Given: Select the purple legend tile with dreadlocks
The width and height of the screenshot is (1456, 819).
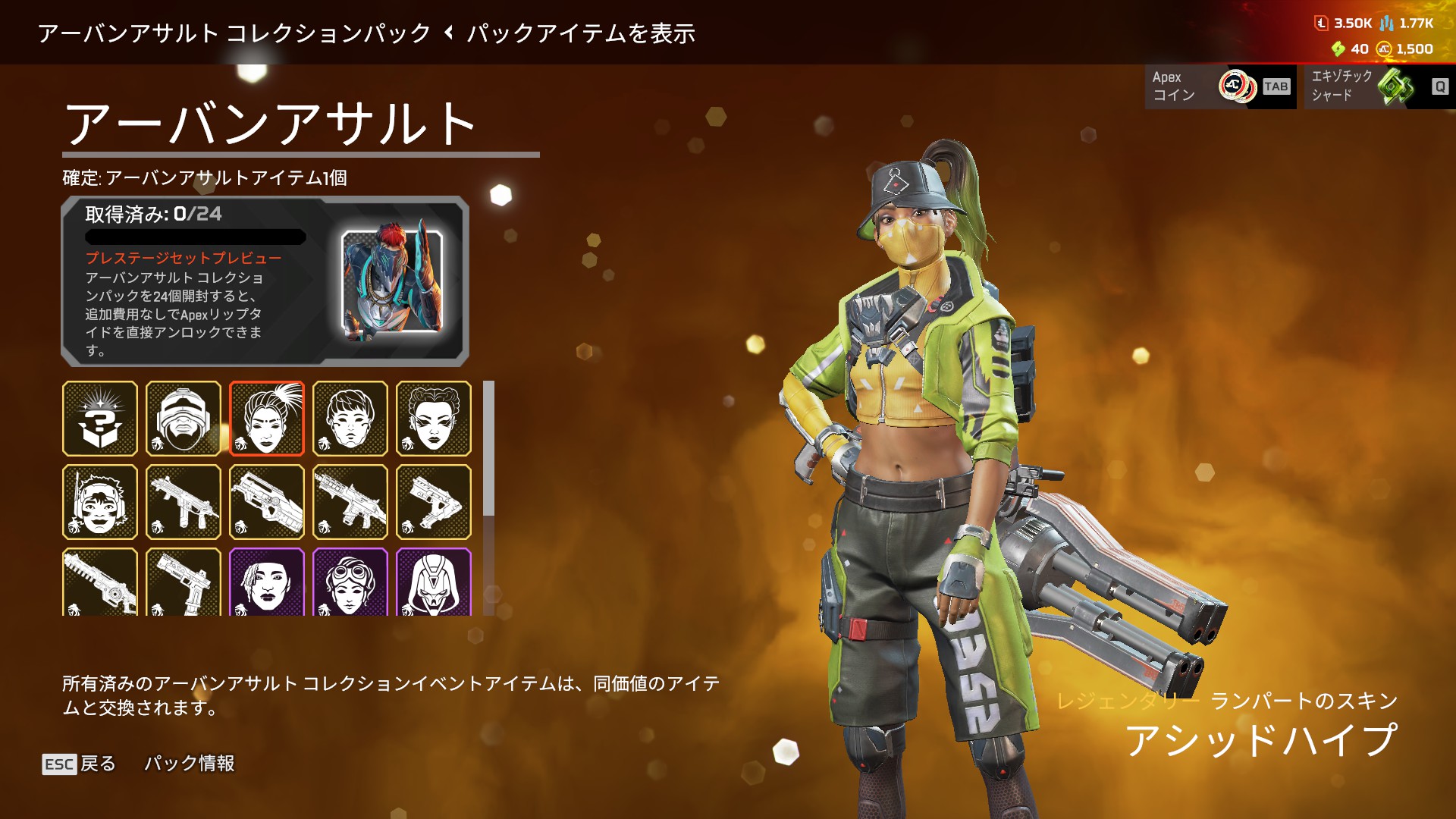Looking at the screenshot, I should pos(267,582).
